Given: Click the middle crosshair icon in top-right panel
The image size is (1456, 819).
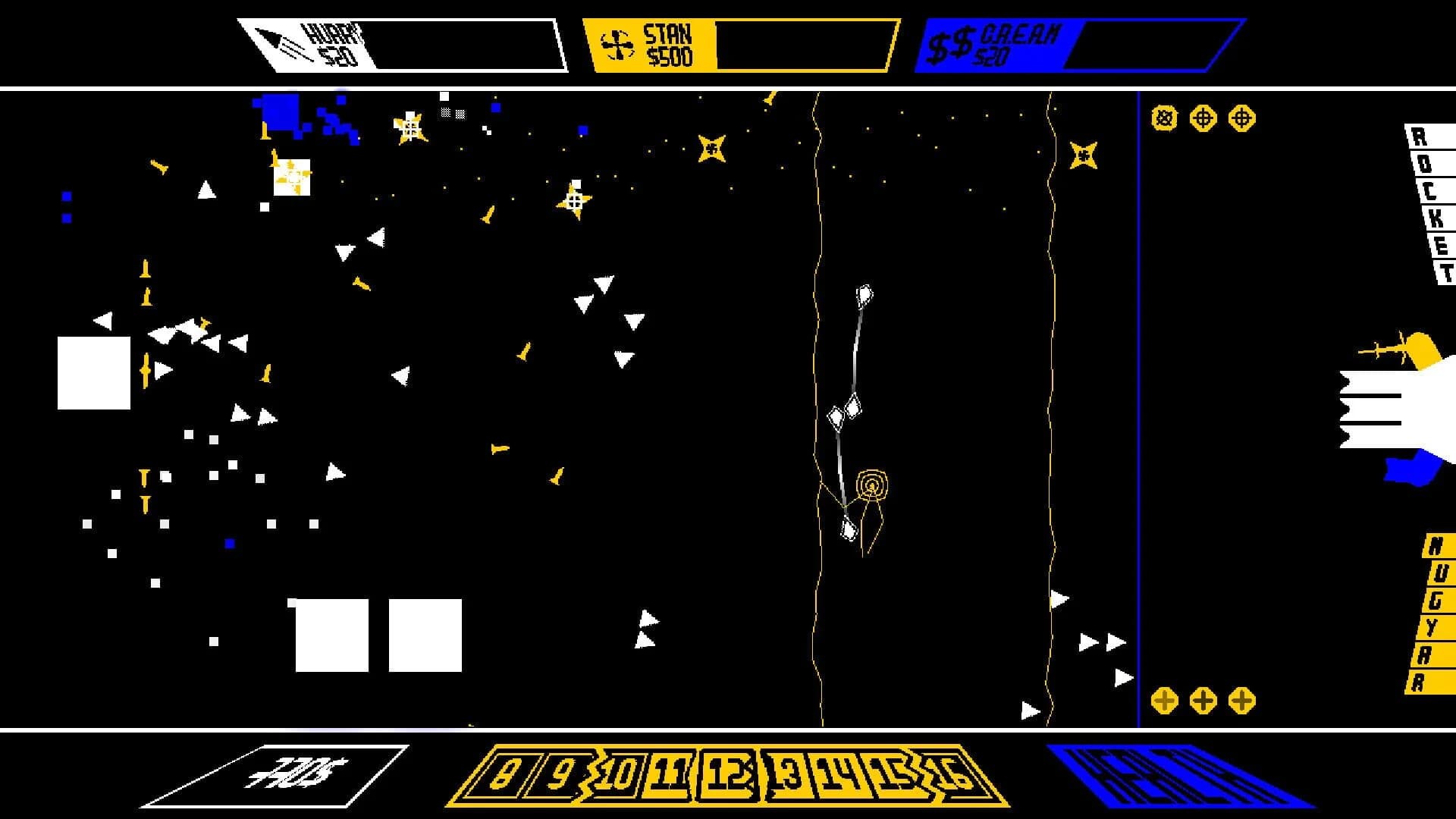Looking at the screenshot, I should [1203, 118].
